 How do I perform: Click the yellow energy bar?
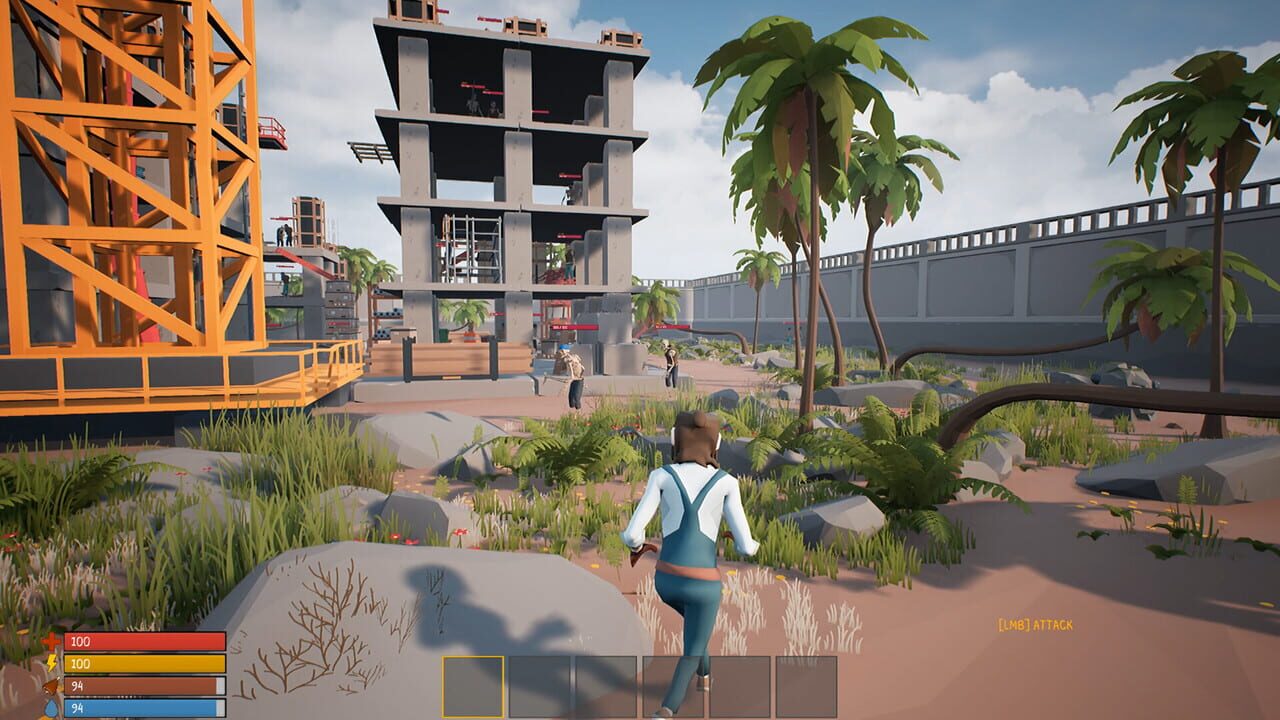(x=145, y=662)
